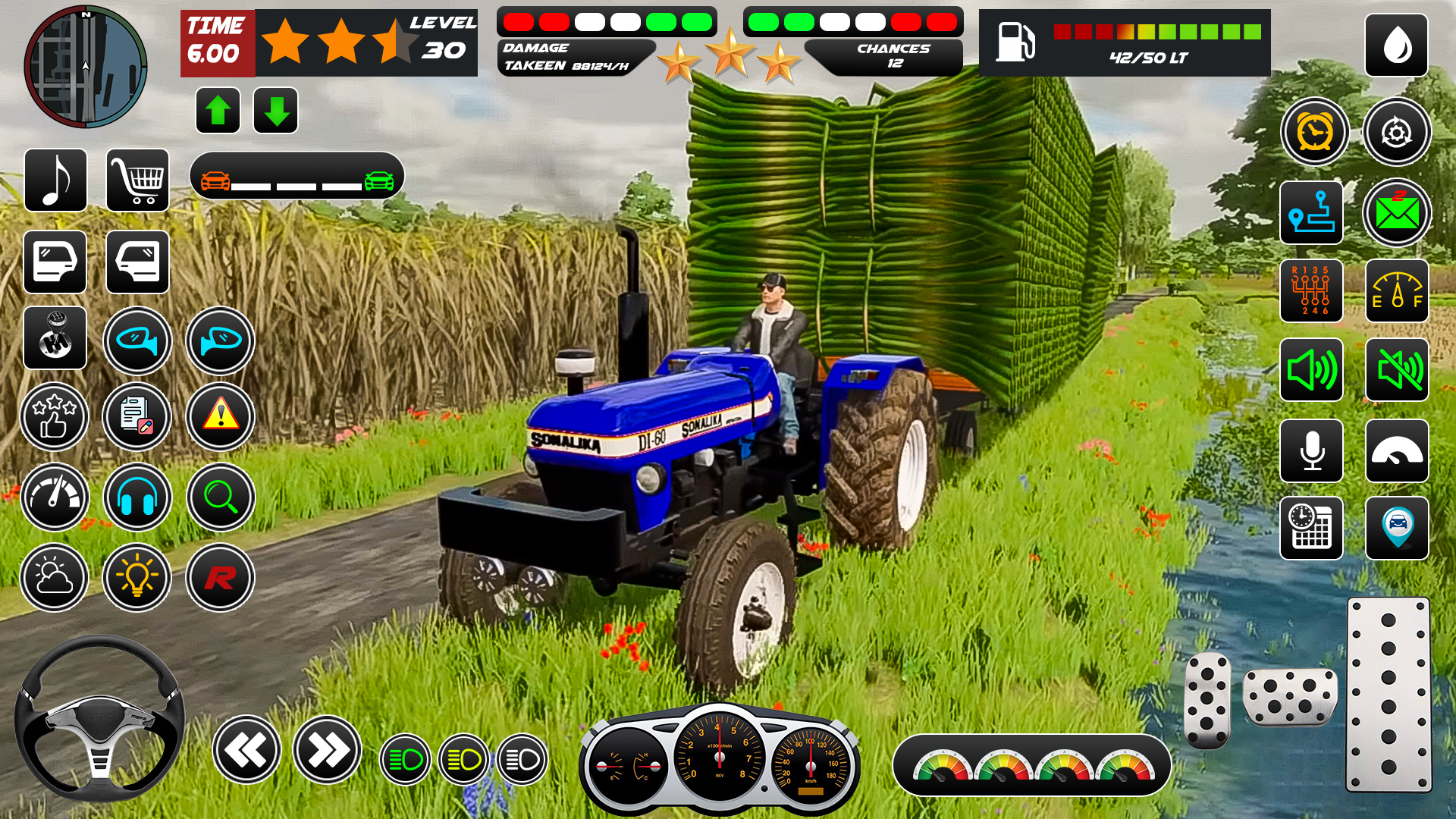Open the in-game shop cart
1456x819 pixels.
[x=138, y=182]
